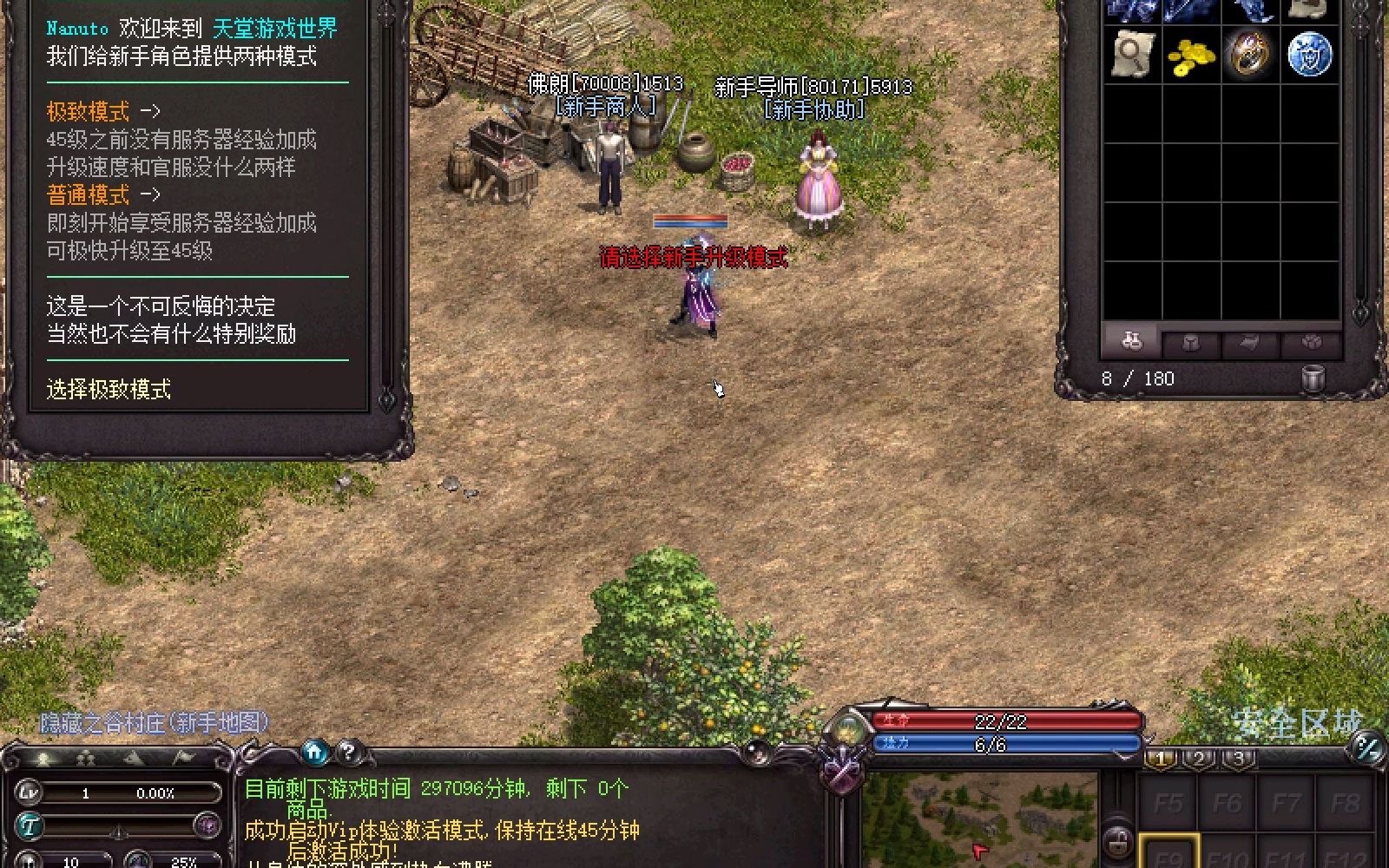Click the 极致模式 heading link
The width and height of the screenshot is (1389, 868).
(88, 111)
